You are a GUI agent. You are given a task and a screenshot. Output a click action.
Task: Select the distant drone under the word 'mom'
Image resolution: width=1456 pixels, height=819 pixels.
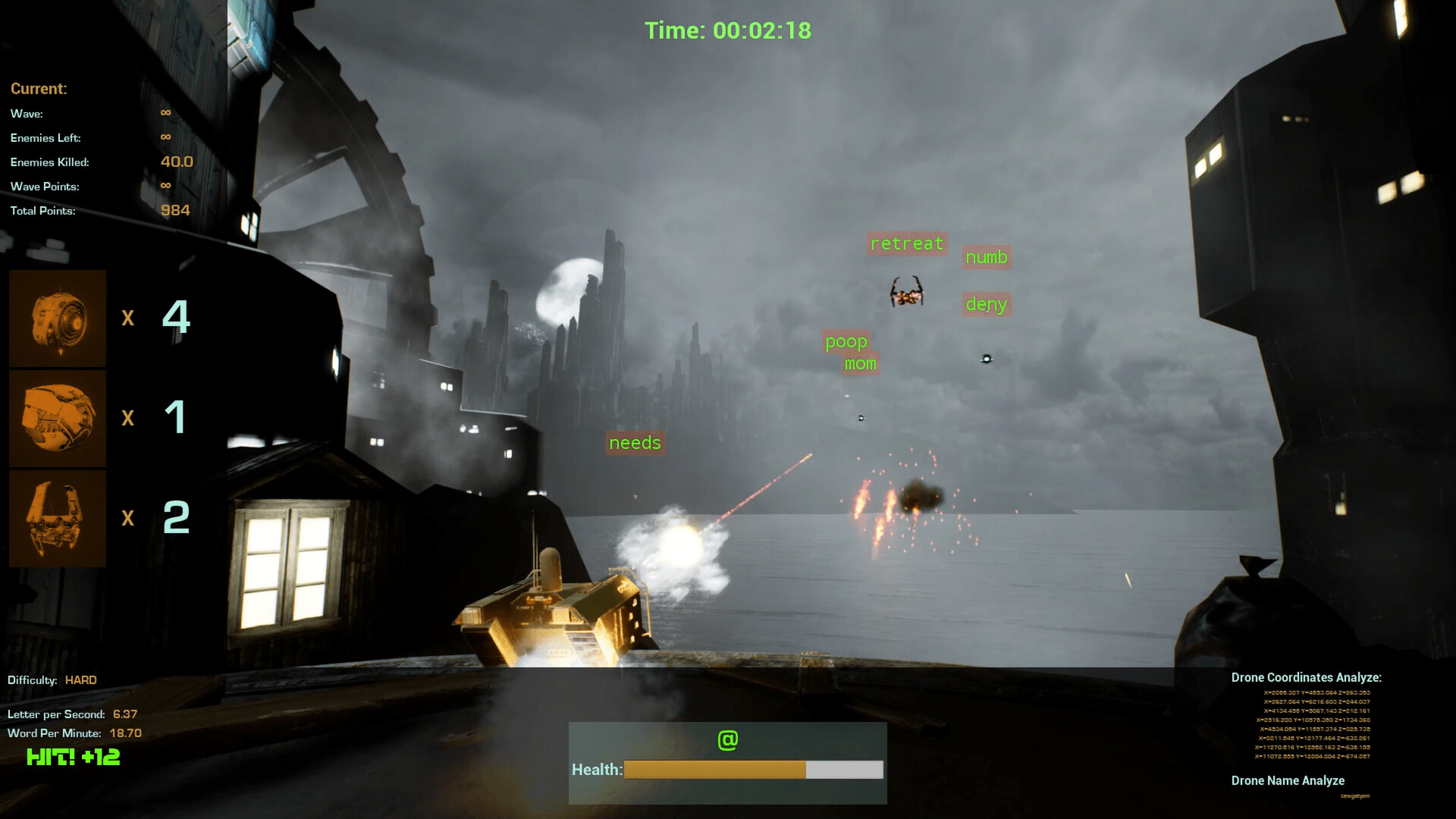tap(861, 416)
